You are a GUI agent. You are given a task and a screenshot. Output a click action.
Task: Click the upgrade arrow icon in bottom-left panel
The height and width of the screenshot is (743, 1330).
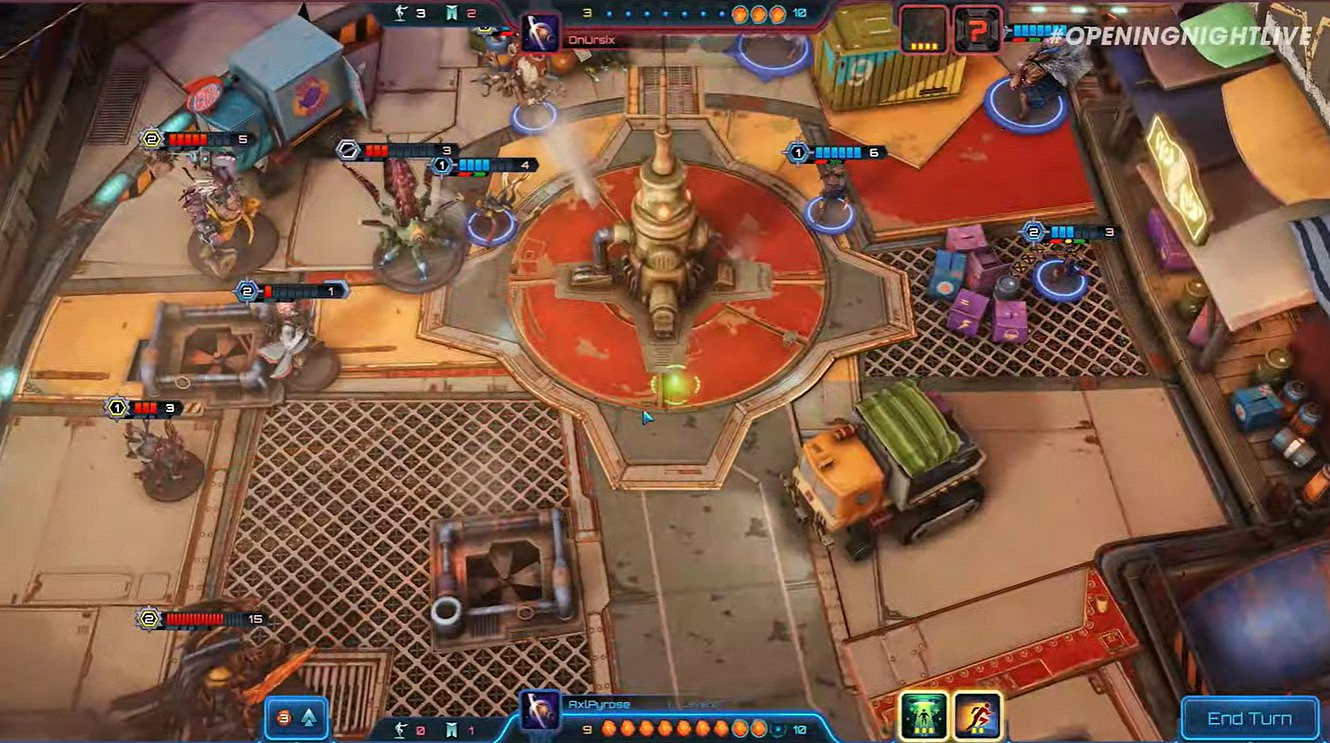click(310, 716)
